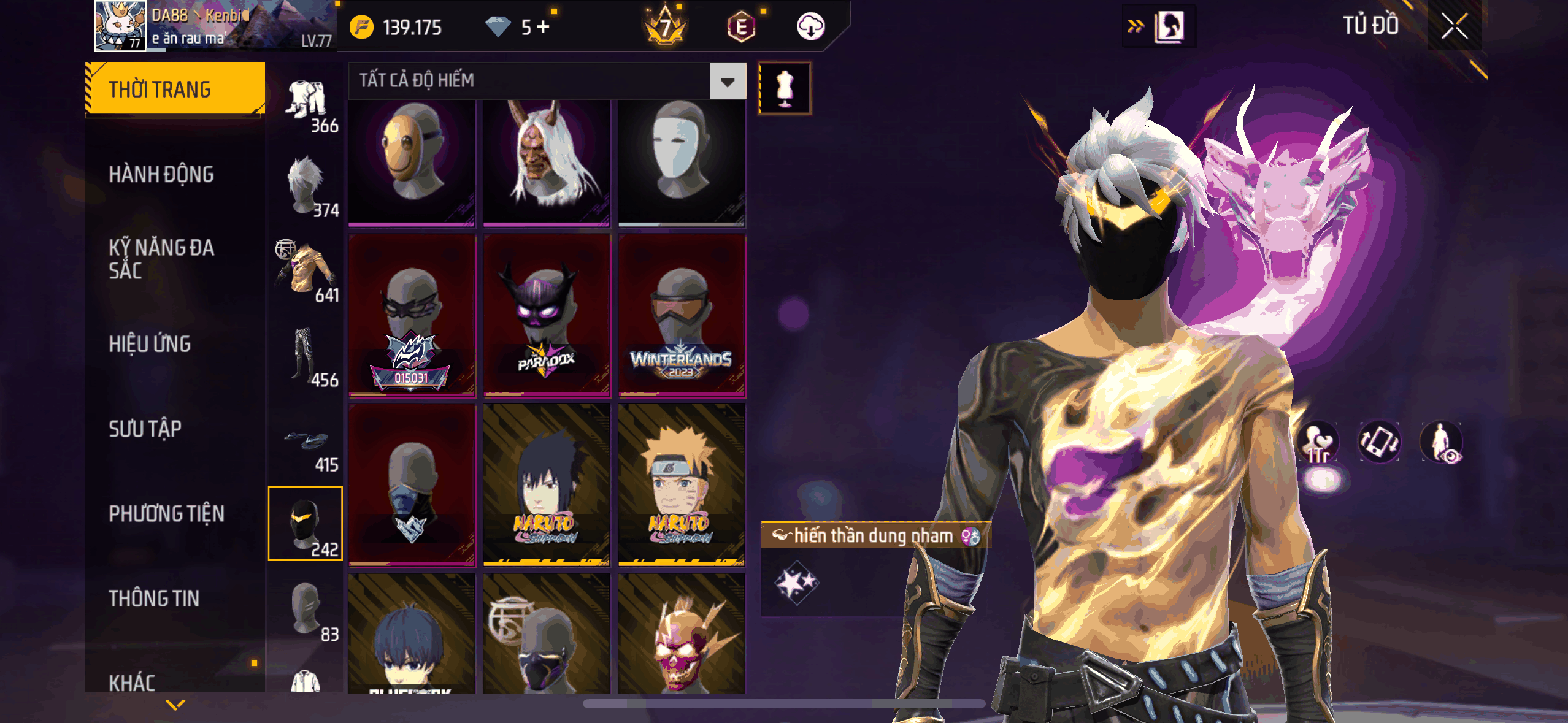
Task: Click the mannequin outfit preset button
Action: point(785,88)
